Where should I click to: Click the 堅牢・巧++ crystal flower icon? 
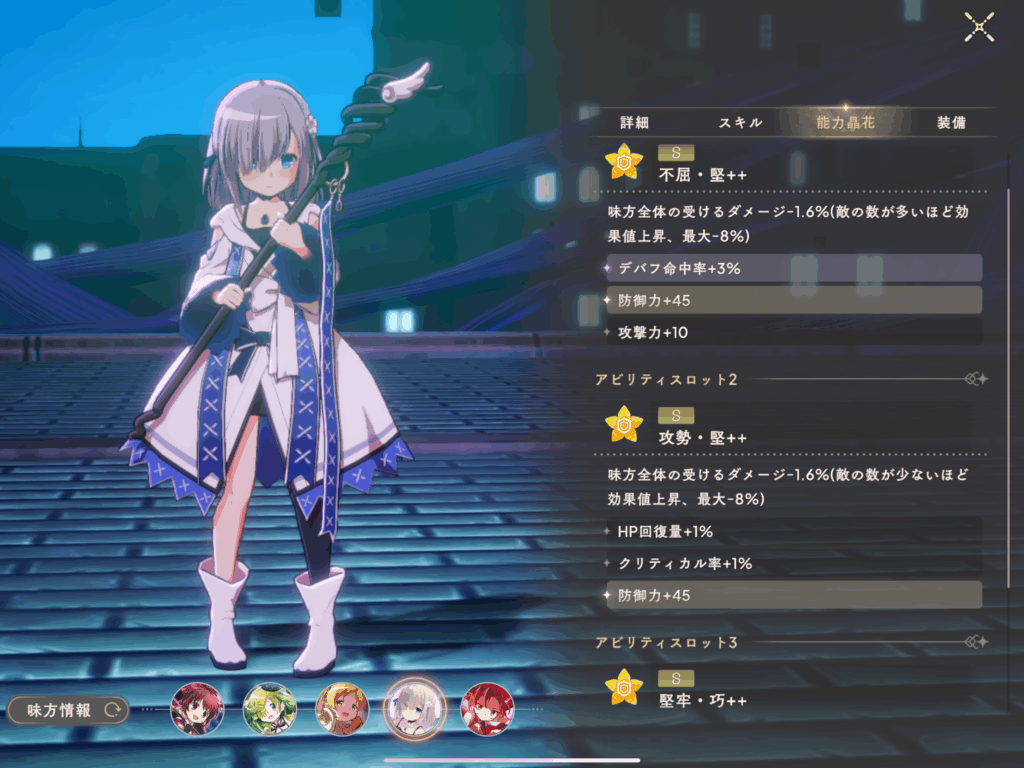(x=624, y=687)
